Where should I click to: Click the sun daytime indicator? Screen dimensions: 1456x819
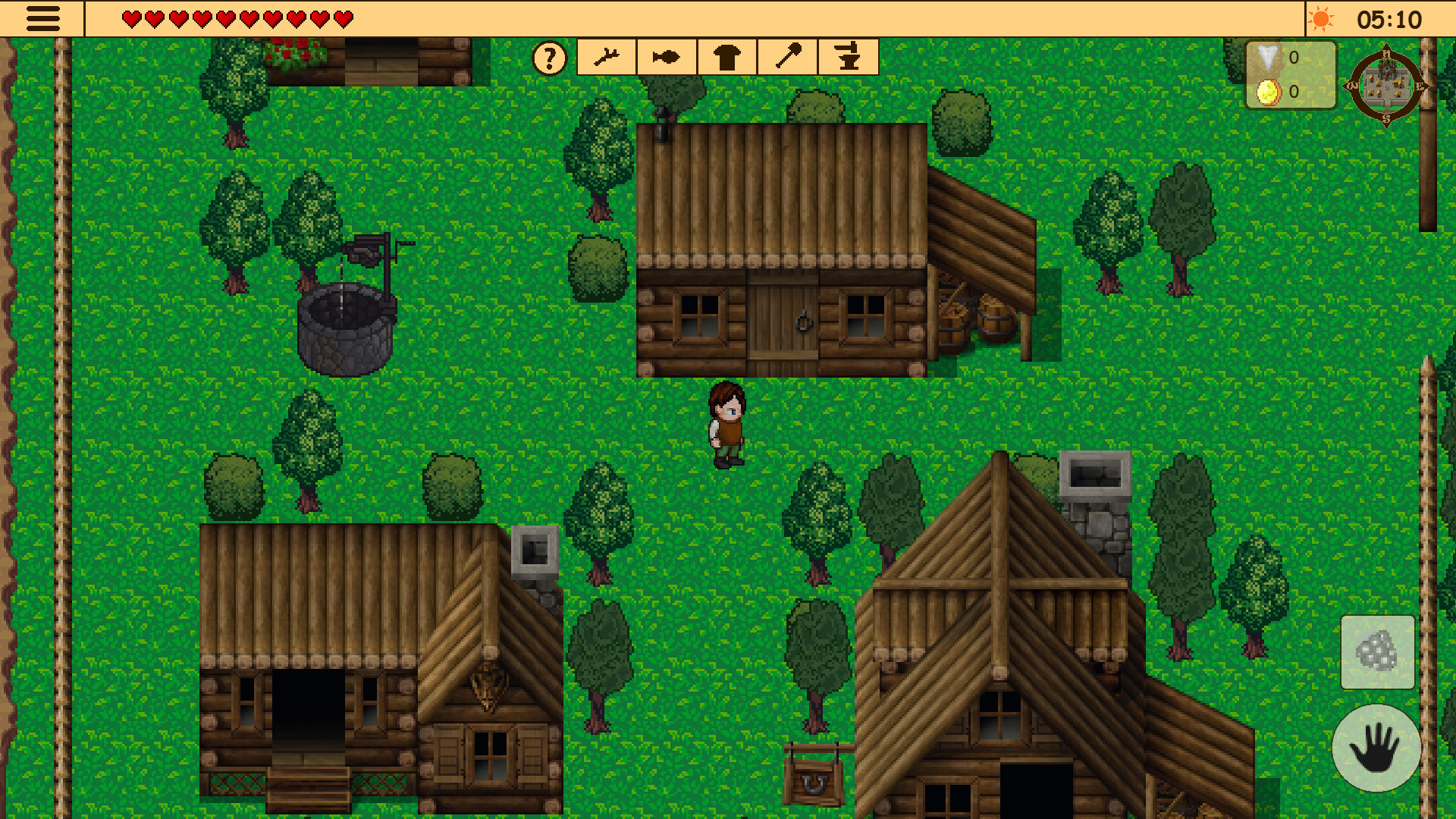tap(1320, 20)
